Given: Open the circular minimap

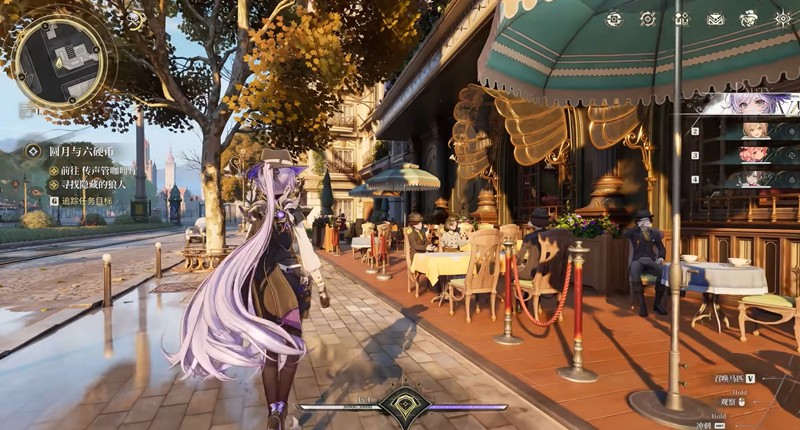Looking at the screenshot, I should point(60,62).
